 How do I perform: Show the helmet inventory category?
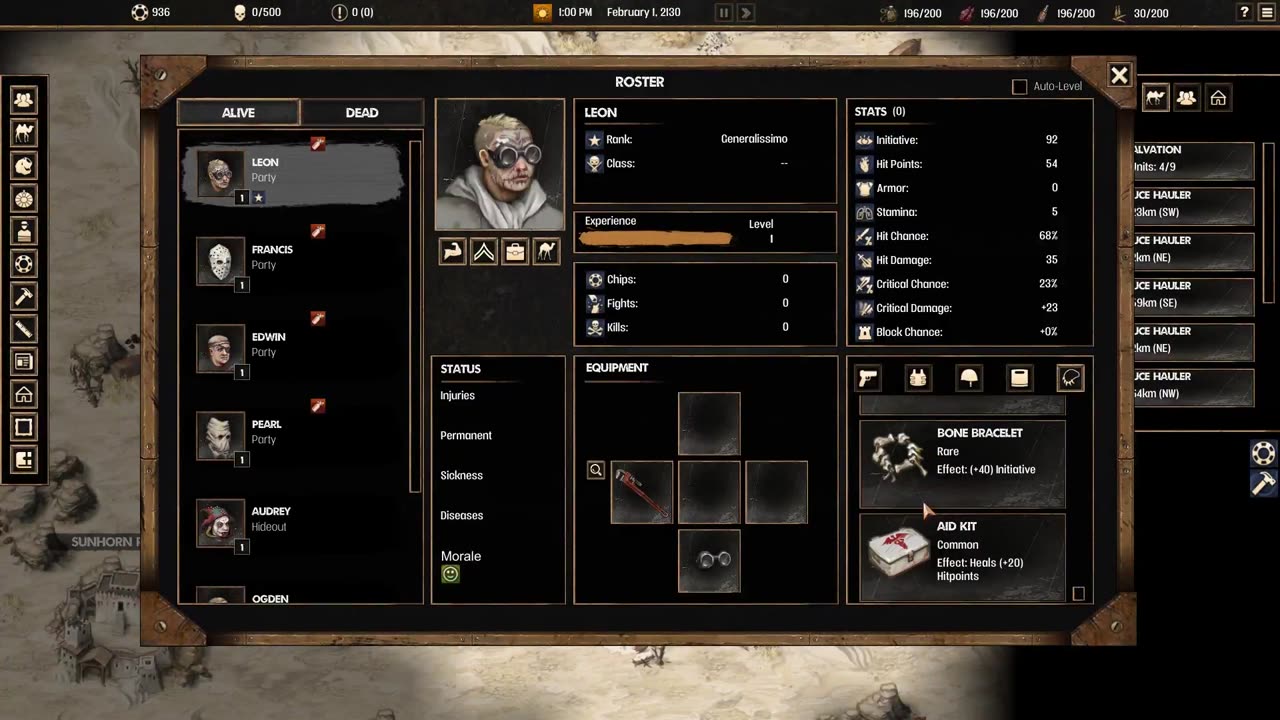[x=969, y=377]
